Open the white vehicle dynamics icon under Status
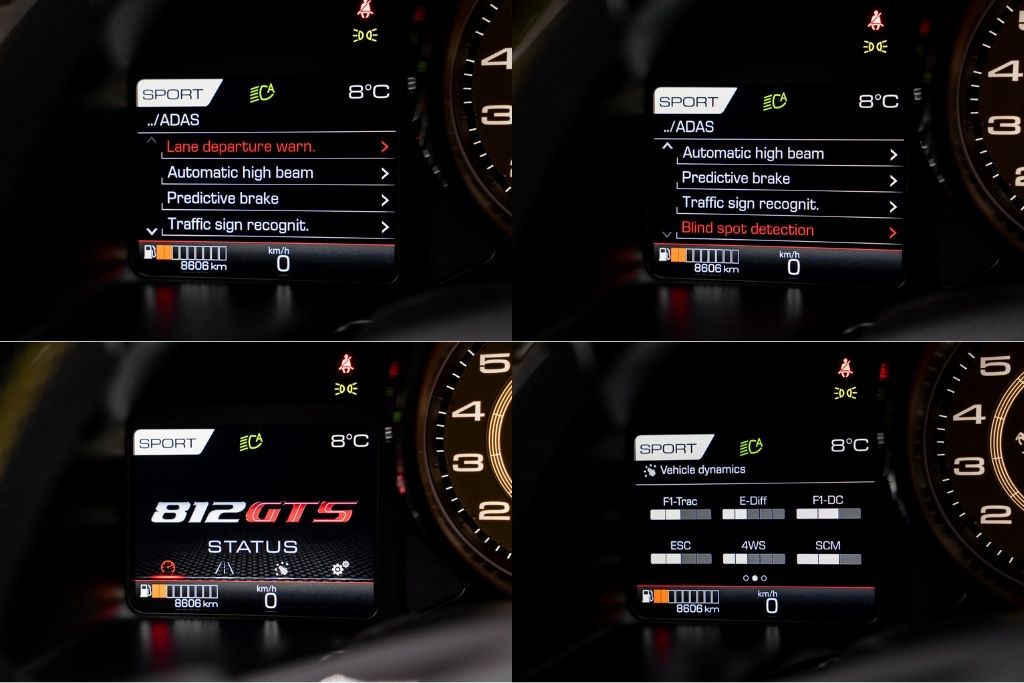This screenshot has height=683, width=1024. [x=283, y=568]
